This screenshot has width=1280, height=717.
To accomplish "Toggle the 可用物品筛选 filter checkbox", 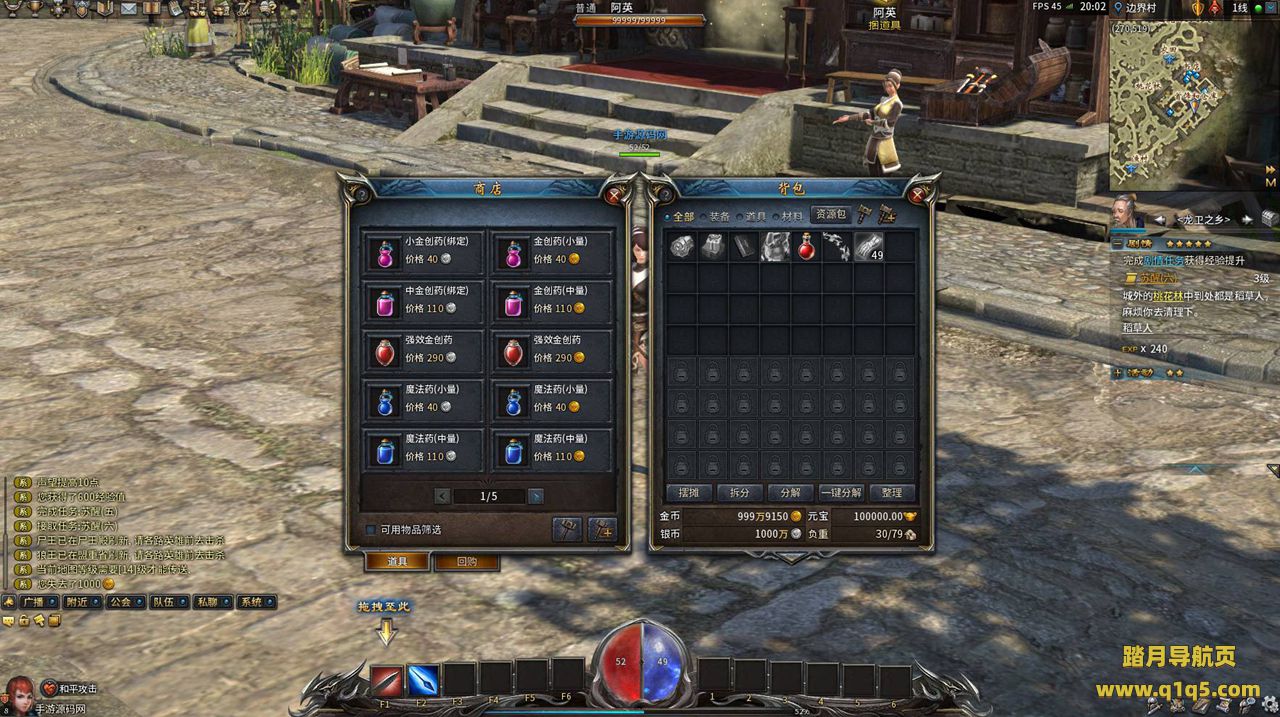I will (x=371, y=530).
